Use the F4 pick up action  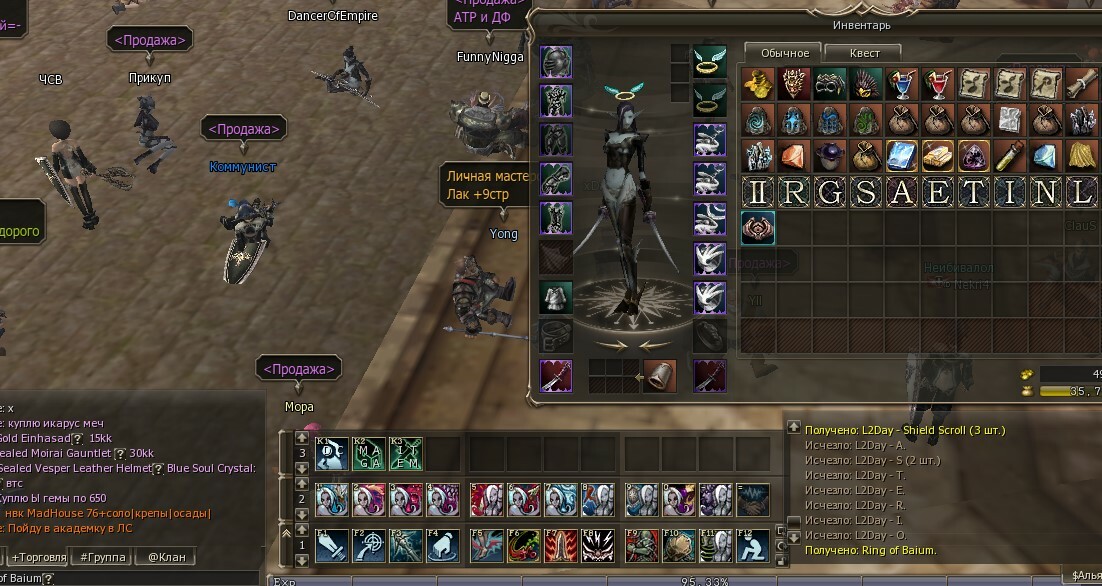point(442,546)
